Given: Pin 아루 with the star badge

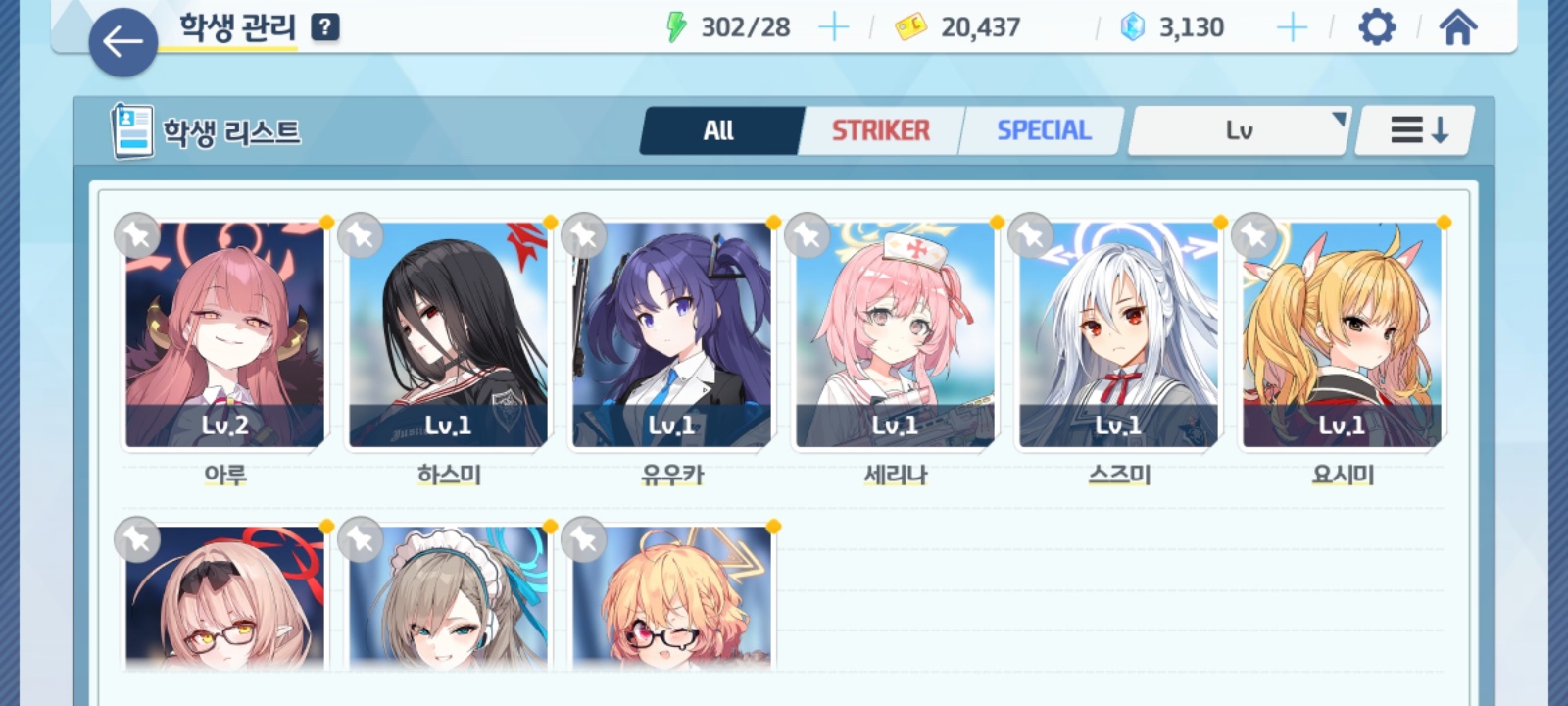Looking at the screenshot, I should pyautogui.click(x=137, y=235).
